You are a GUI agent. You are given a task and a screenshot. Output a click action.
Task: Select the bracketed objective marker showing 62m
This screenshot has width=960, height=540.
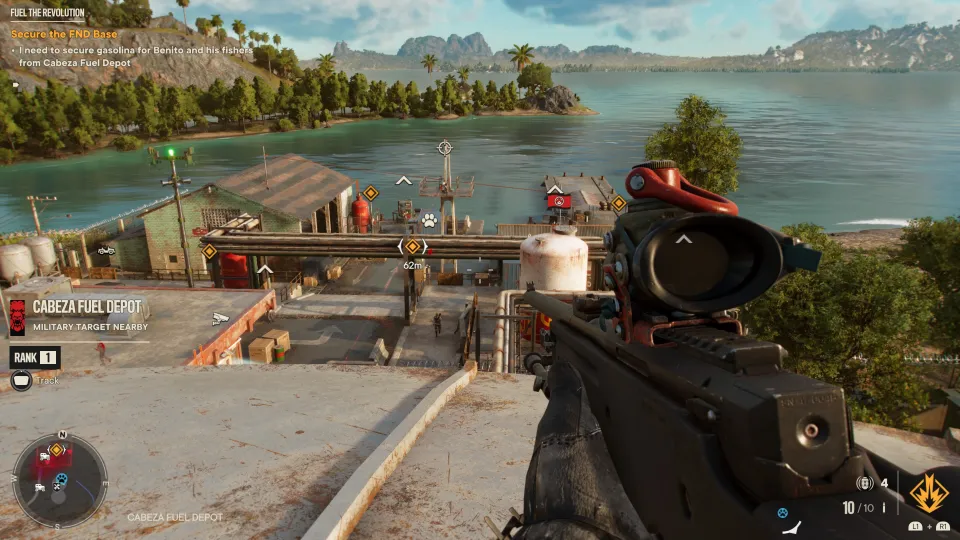click(412, 246)
